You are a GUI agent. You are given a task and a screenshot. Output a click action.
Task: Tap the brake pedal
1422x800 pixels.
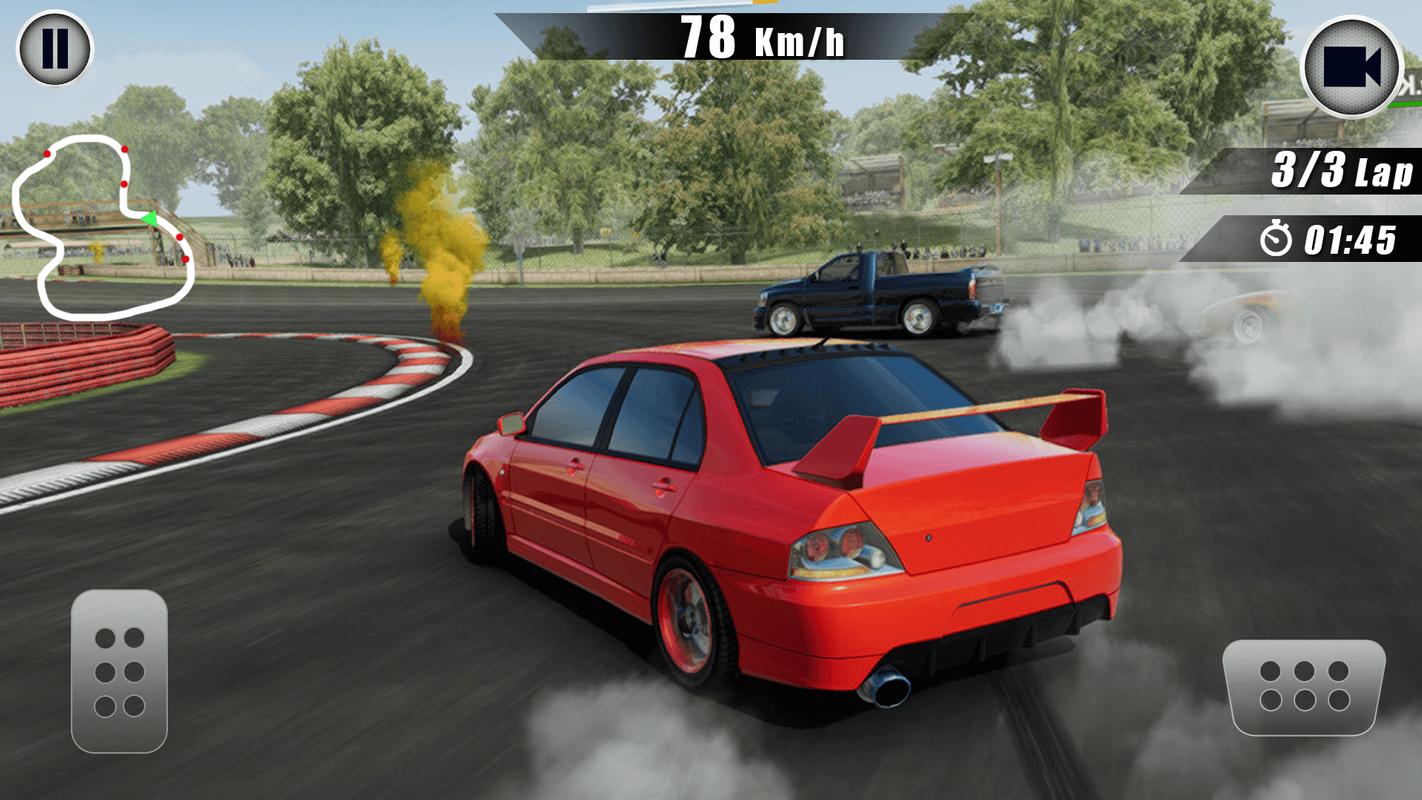(119, 671)
